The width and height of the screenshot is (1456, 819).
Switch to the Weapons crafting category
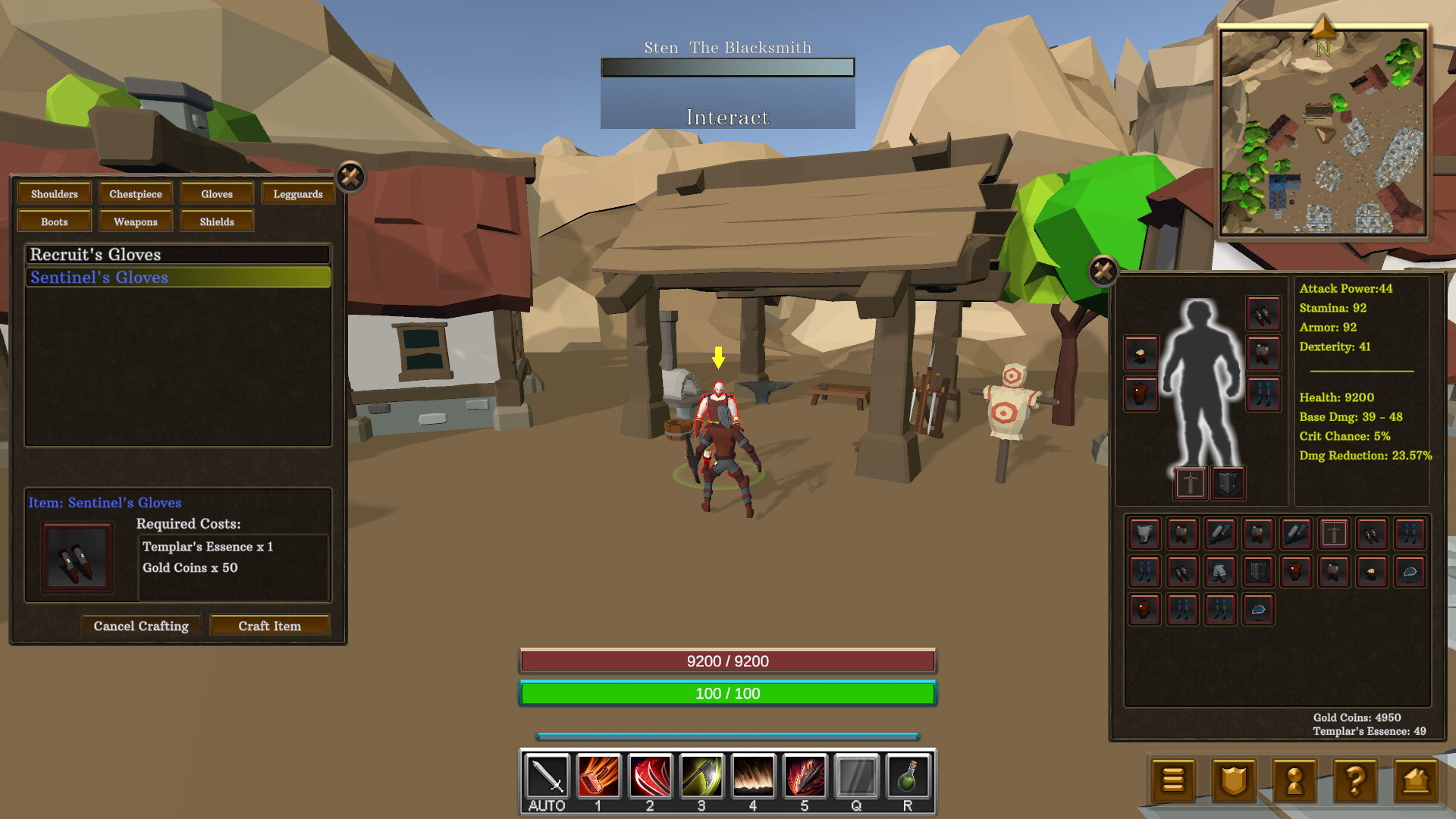click(135, 221)
